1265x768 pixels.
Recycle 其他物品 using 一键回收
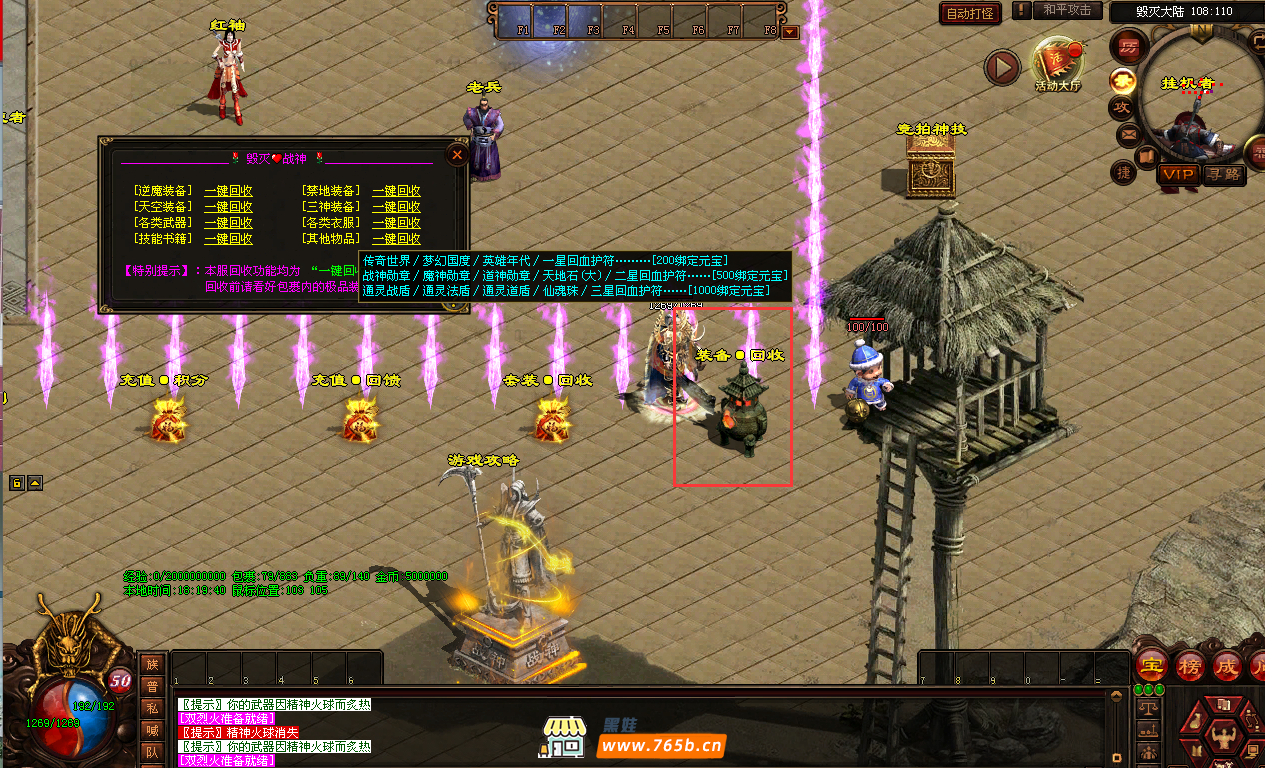coord(396,239)
